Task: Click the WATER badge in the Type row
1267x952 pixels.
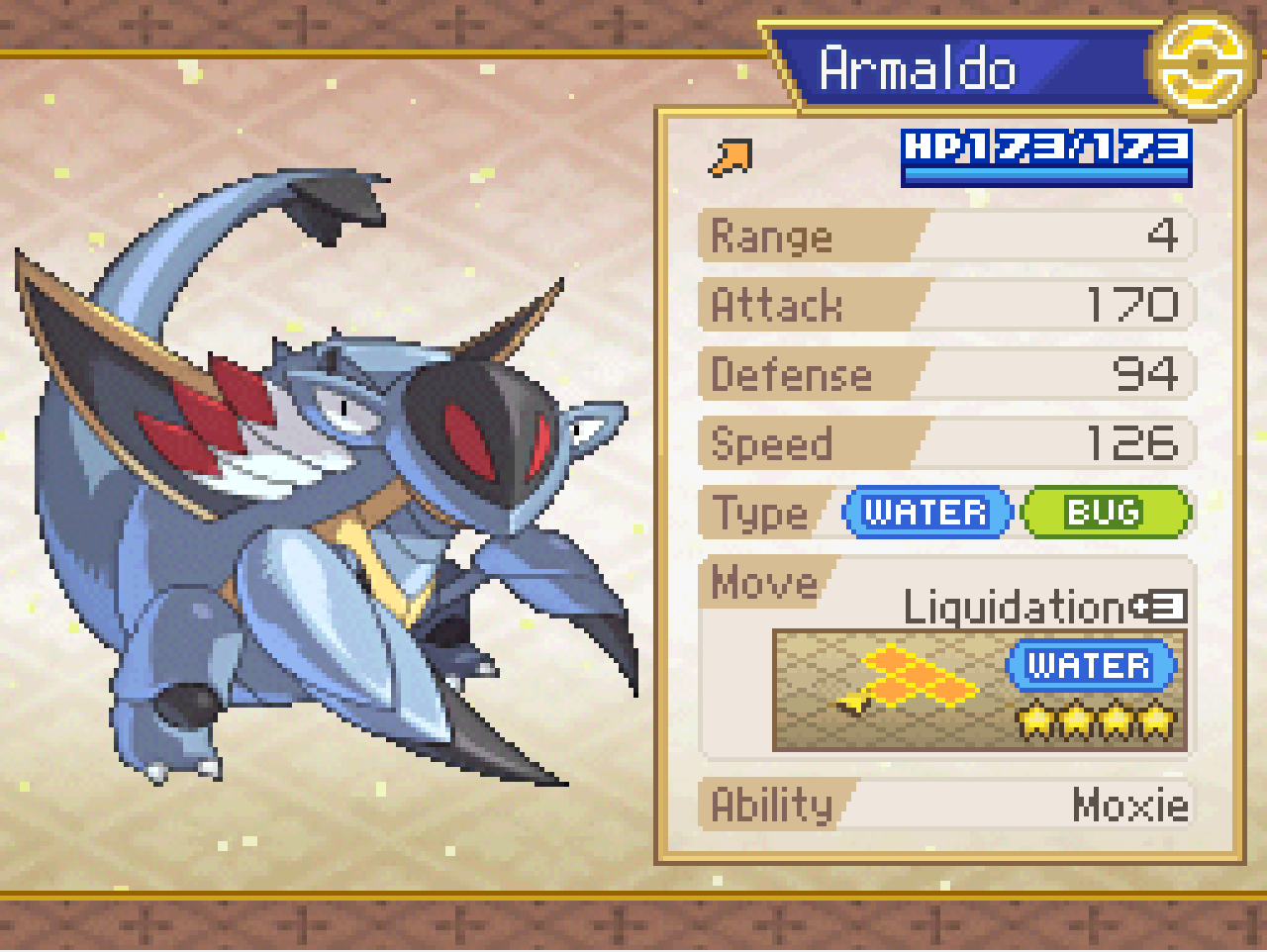Action: pos(926,513)
